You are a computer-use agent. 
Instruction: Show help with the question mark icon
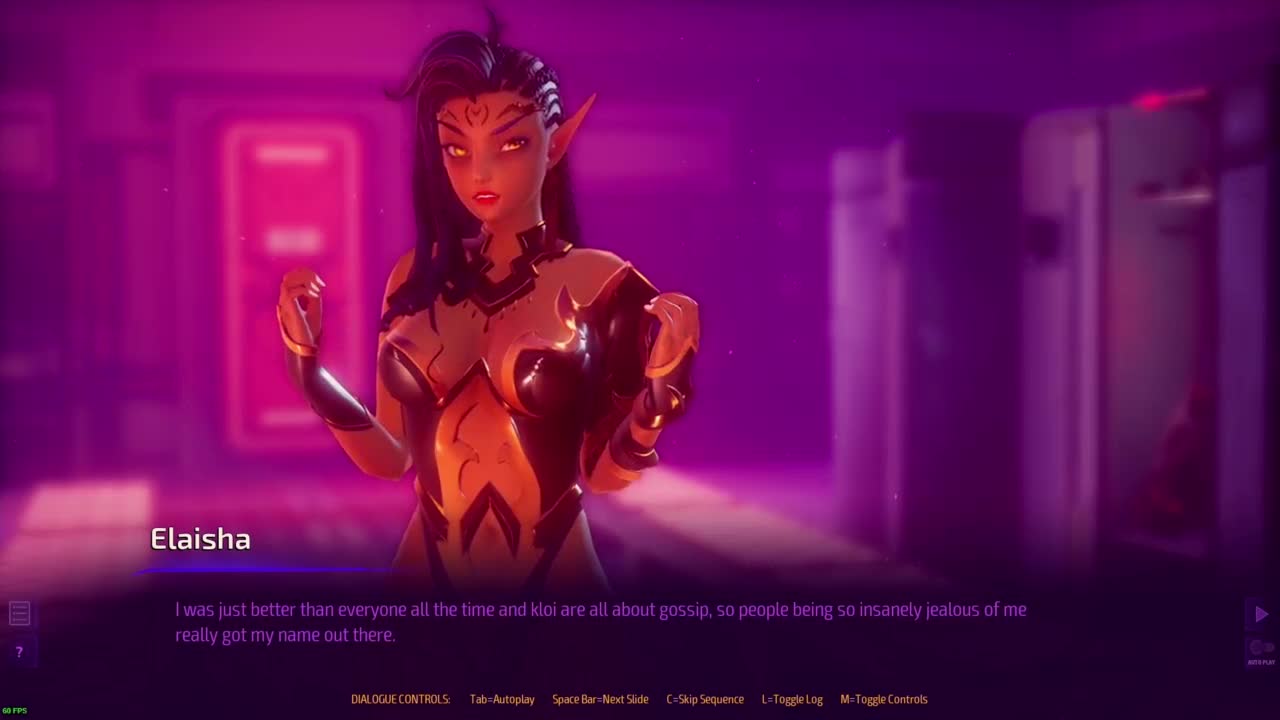[19, 652]
